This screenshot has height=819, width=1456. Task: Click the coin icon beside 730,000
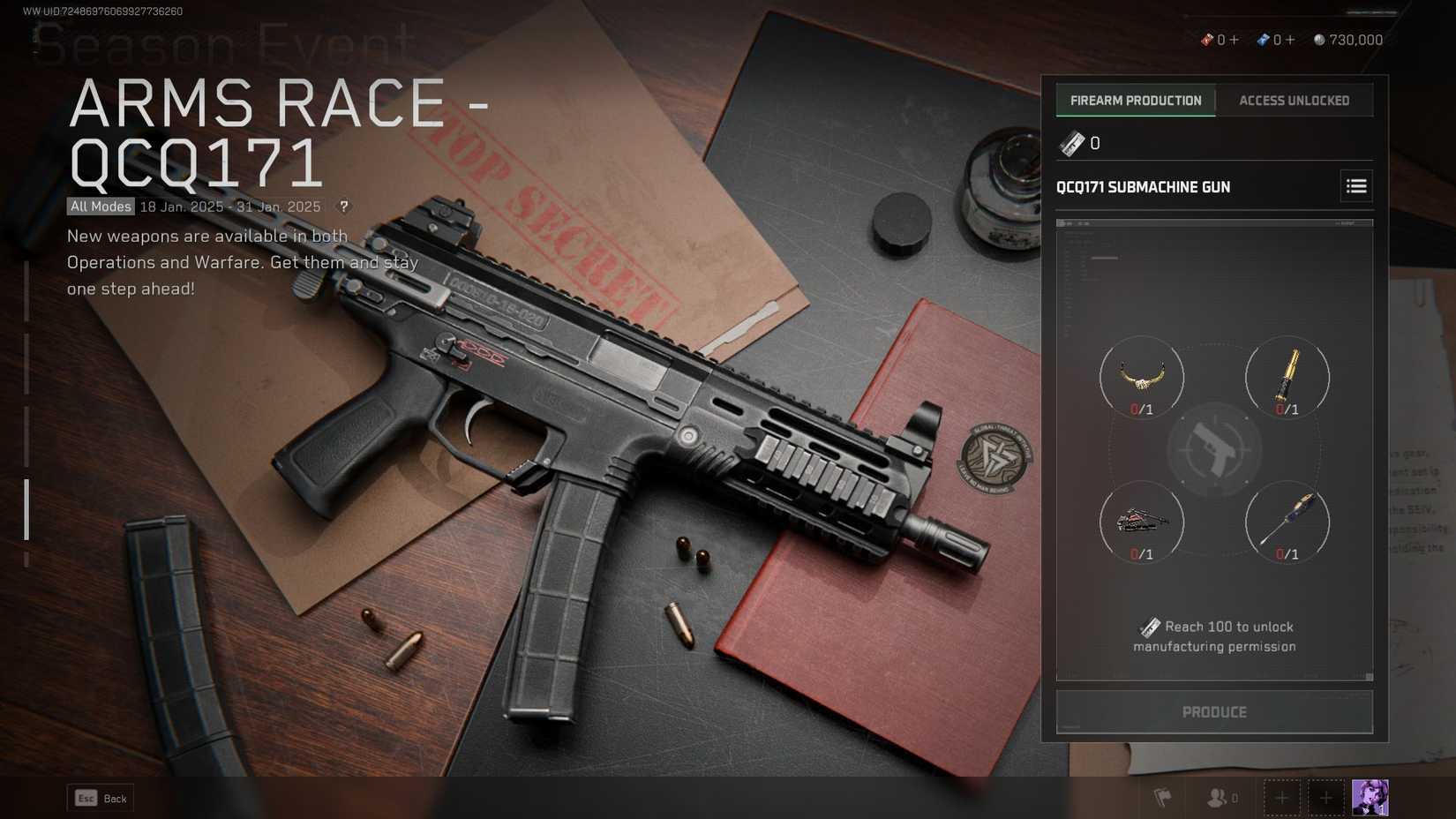click(1319, 39)
